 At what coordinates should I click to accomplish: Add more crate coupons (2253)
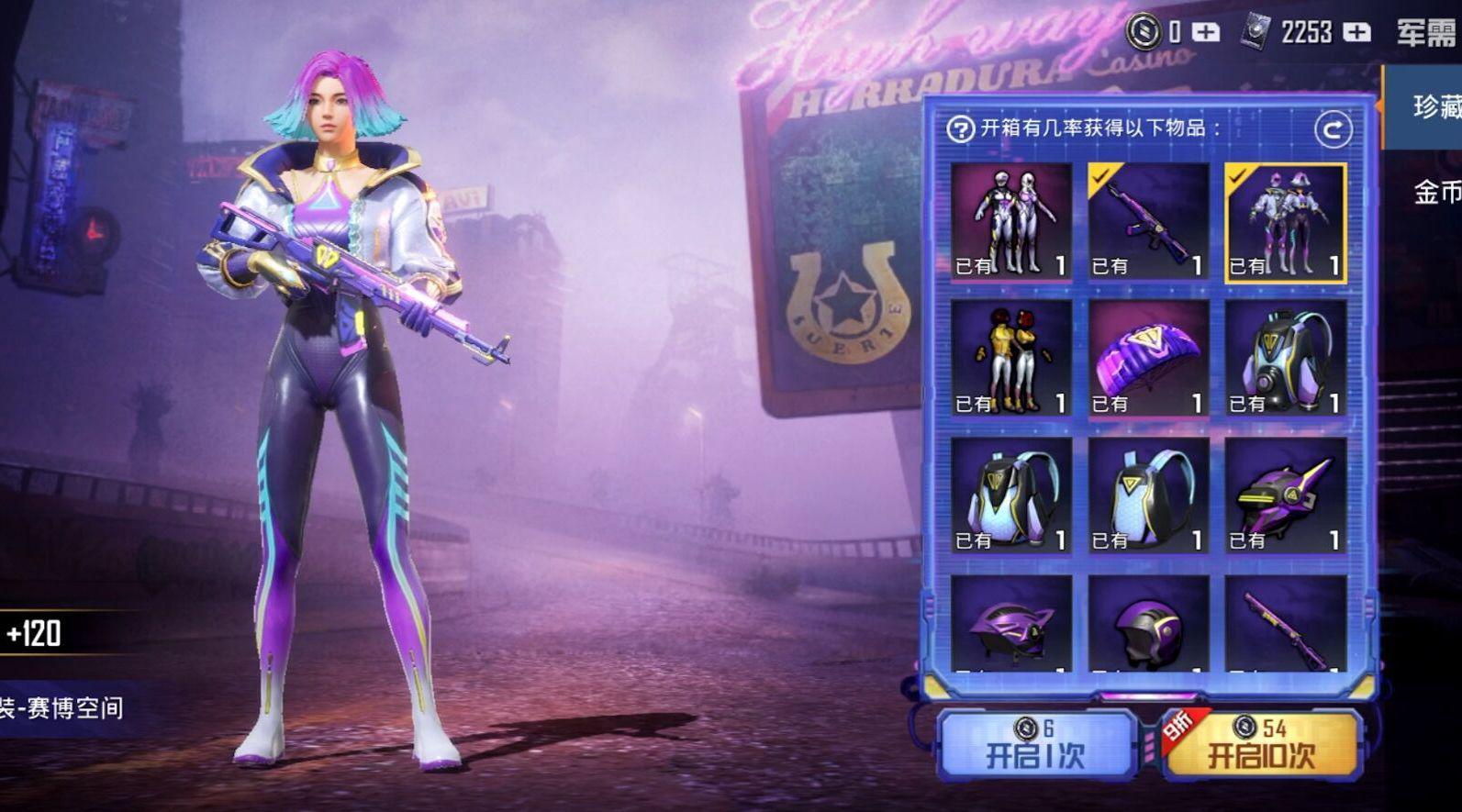click(x=1356, y=33)
